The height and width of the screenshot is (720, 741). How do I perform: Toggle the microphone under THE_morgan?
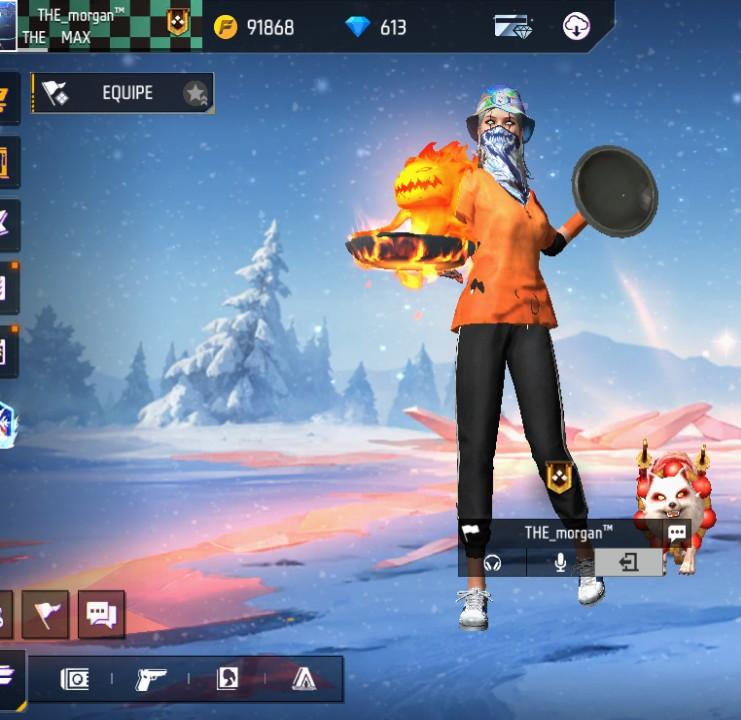pos(560,563)
